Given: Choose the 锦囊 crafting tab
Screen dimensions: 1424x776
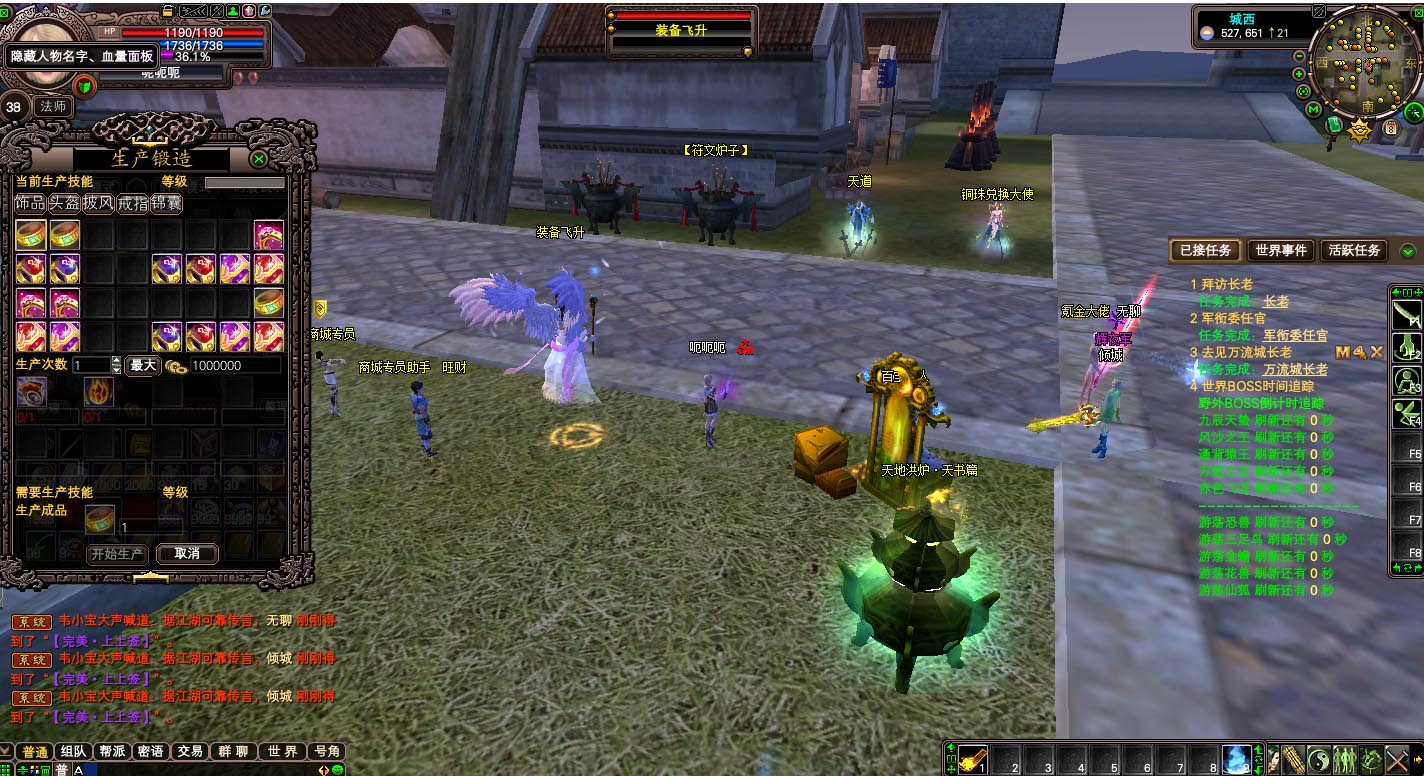Looking at the screenshot, I should pyautogui.click(x=166, y=203).
